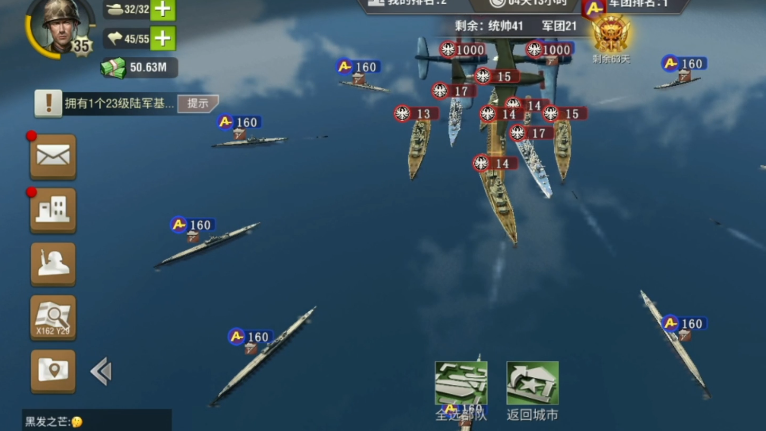Image resolution: width=766 pixels, height=431 pixels.
Task: Collapse the left side menu arrows
Action: (100, 372)
